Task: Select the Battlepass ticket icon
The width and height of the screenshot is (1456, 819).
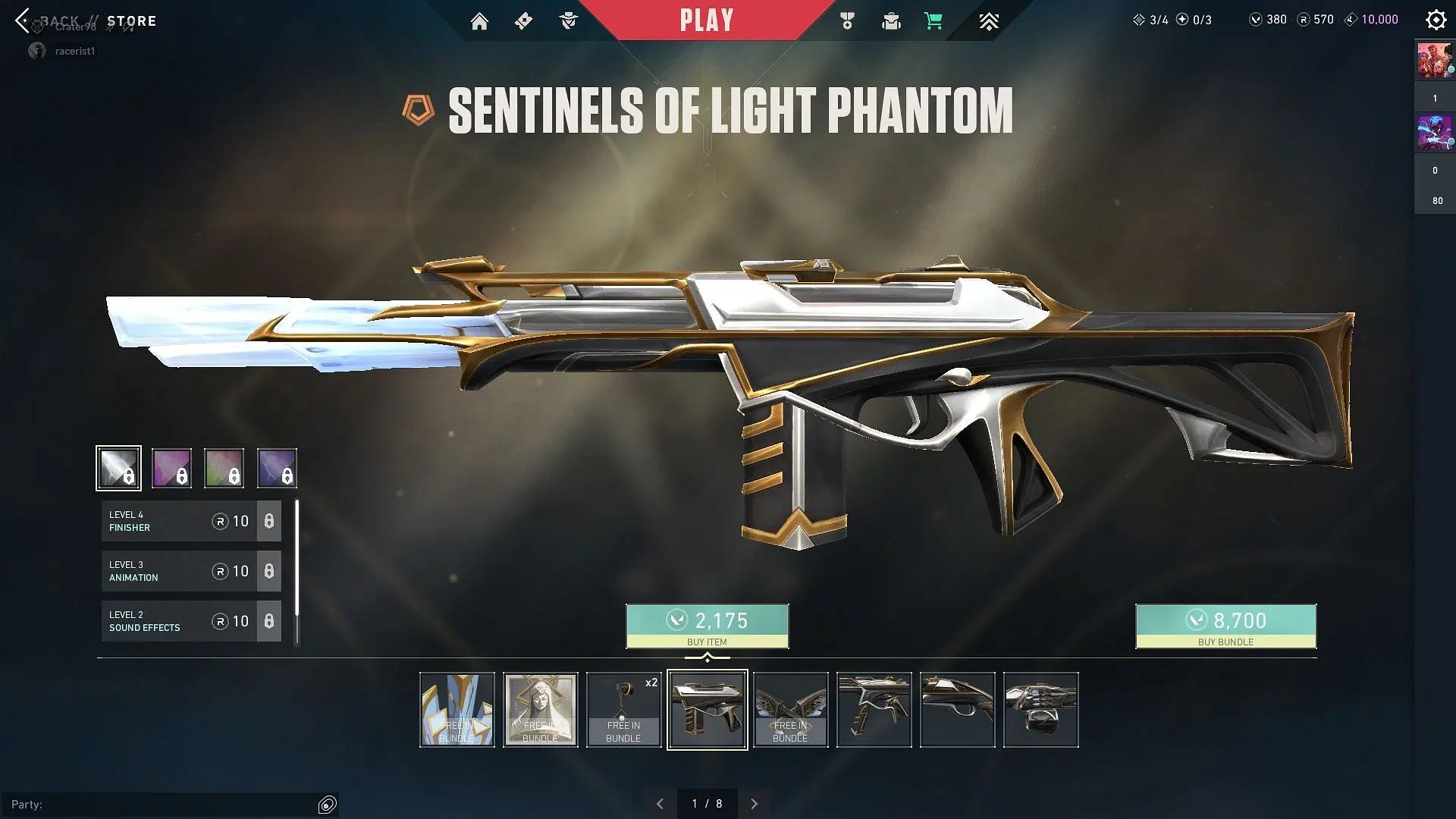Action: [x=522, y=20]
